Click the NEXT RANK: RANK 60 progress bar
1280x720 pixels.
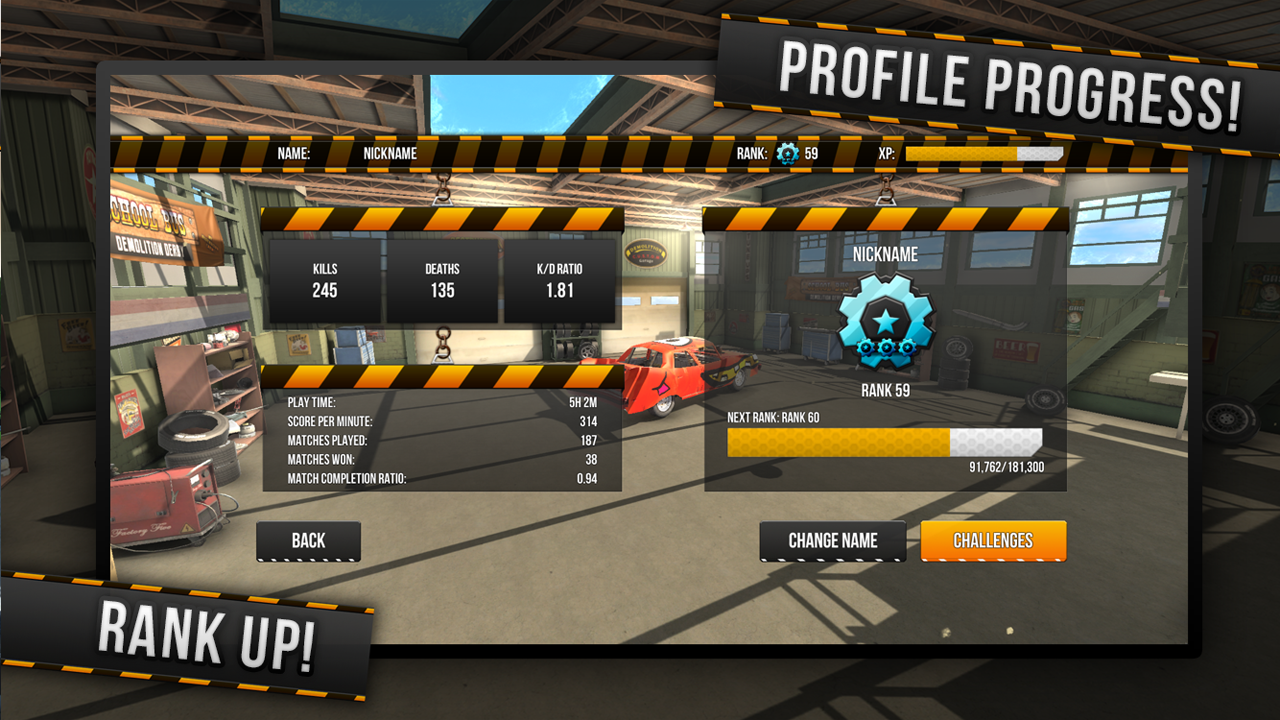pos(885,442)
